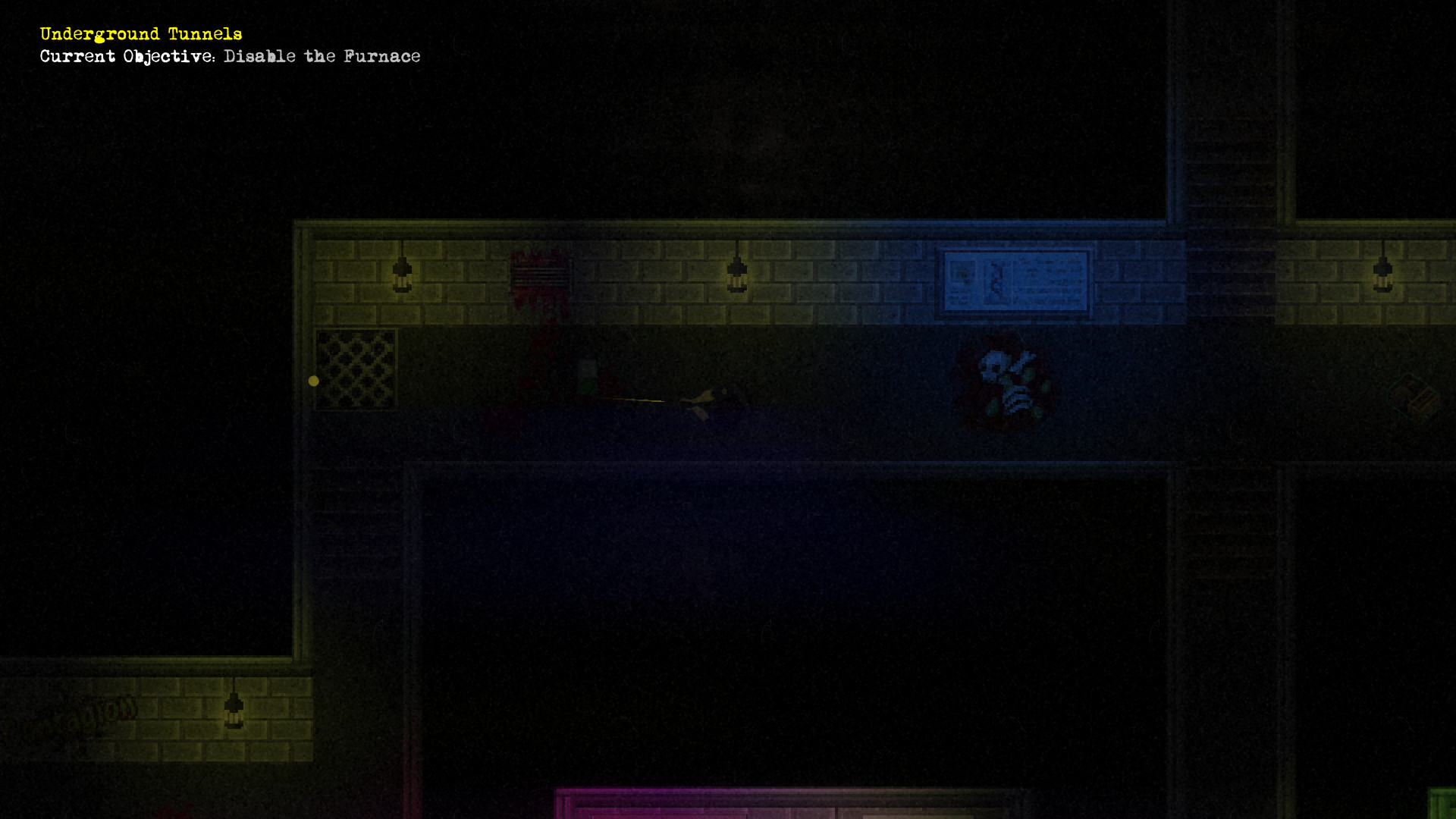Click Disable the Furnace objective link
1456x819 pixels.
[321, 56]
